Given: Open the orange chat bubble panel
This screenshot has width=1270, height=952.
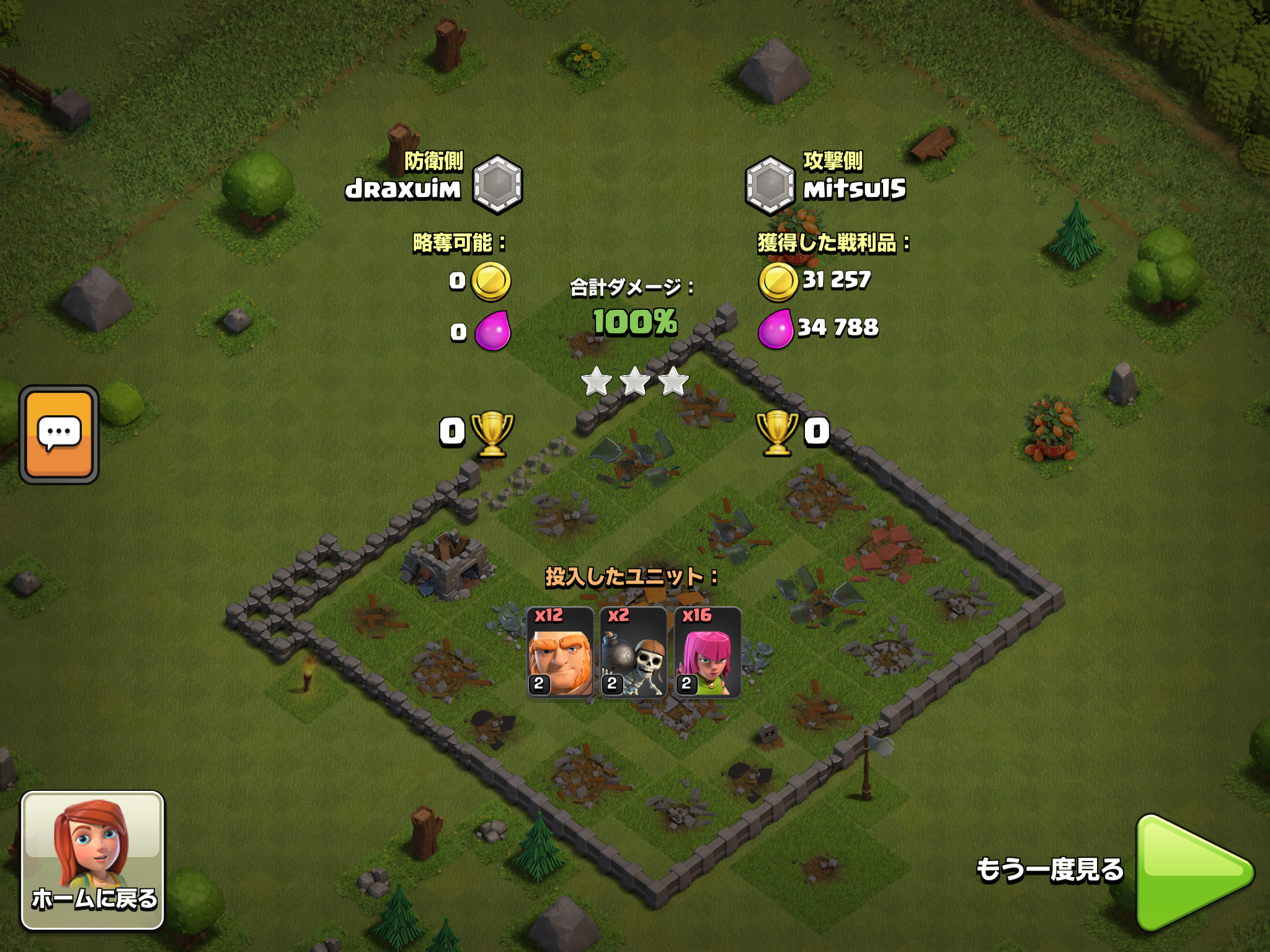Looking at the screenshot, I should click(x=59, y=434).
